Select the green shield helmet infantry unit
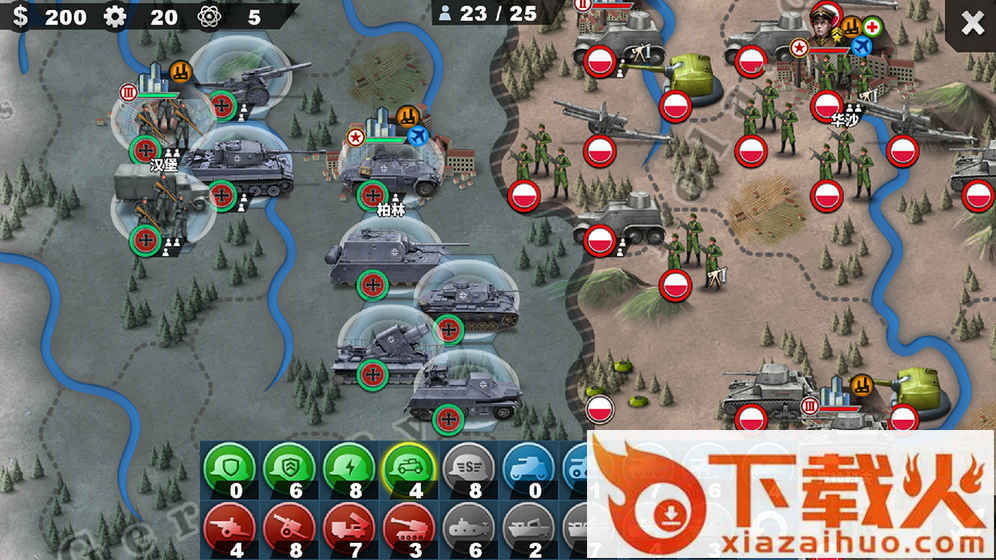996x560 pixels. (231, 465)
